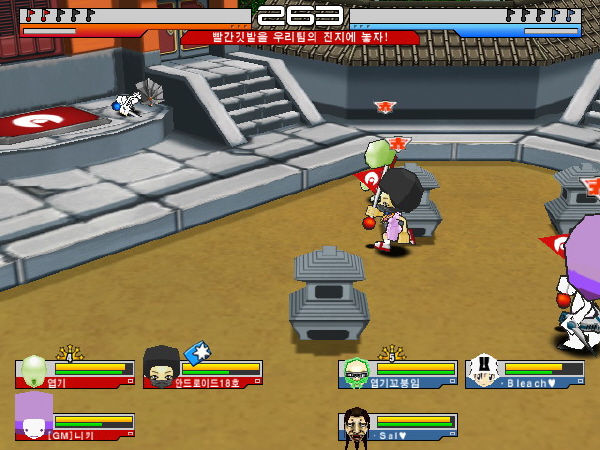Click the [GM]니키 player panel

point(75,422)
